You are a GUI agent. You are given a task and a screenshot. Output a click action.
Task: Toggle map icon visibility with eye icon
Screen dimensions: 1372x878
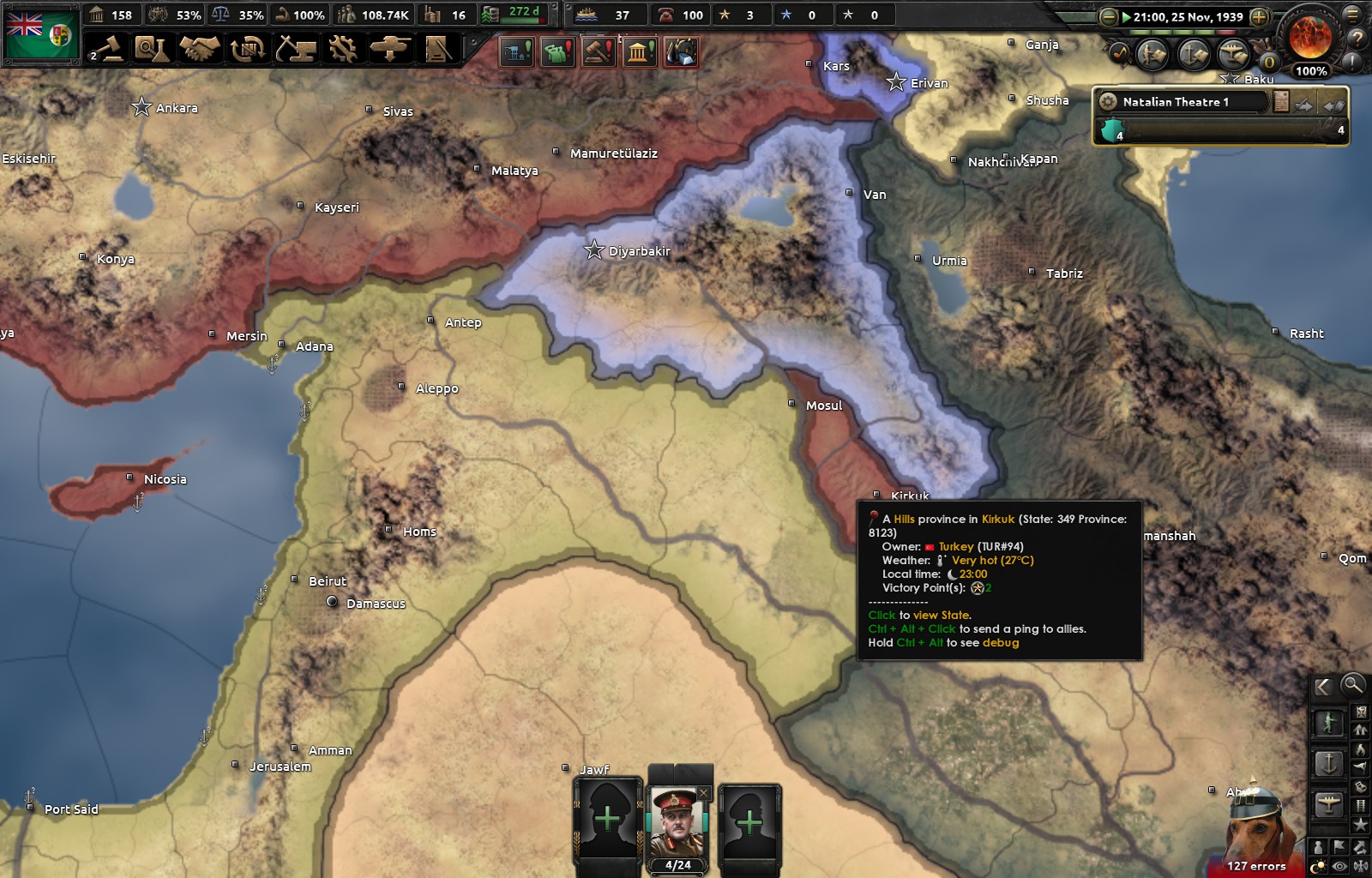[1339, 866]
